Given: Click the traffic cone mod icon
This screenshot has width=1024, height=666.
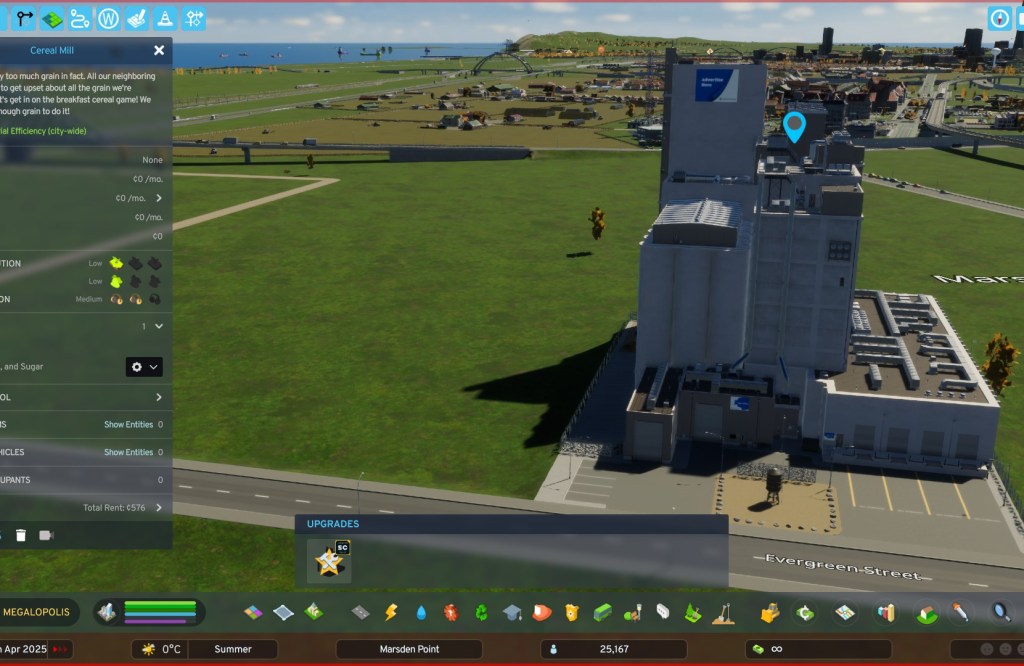Looking at the screenshot, I should click(166, 18).
